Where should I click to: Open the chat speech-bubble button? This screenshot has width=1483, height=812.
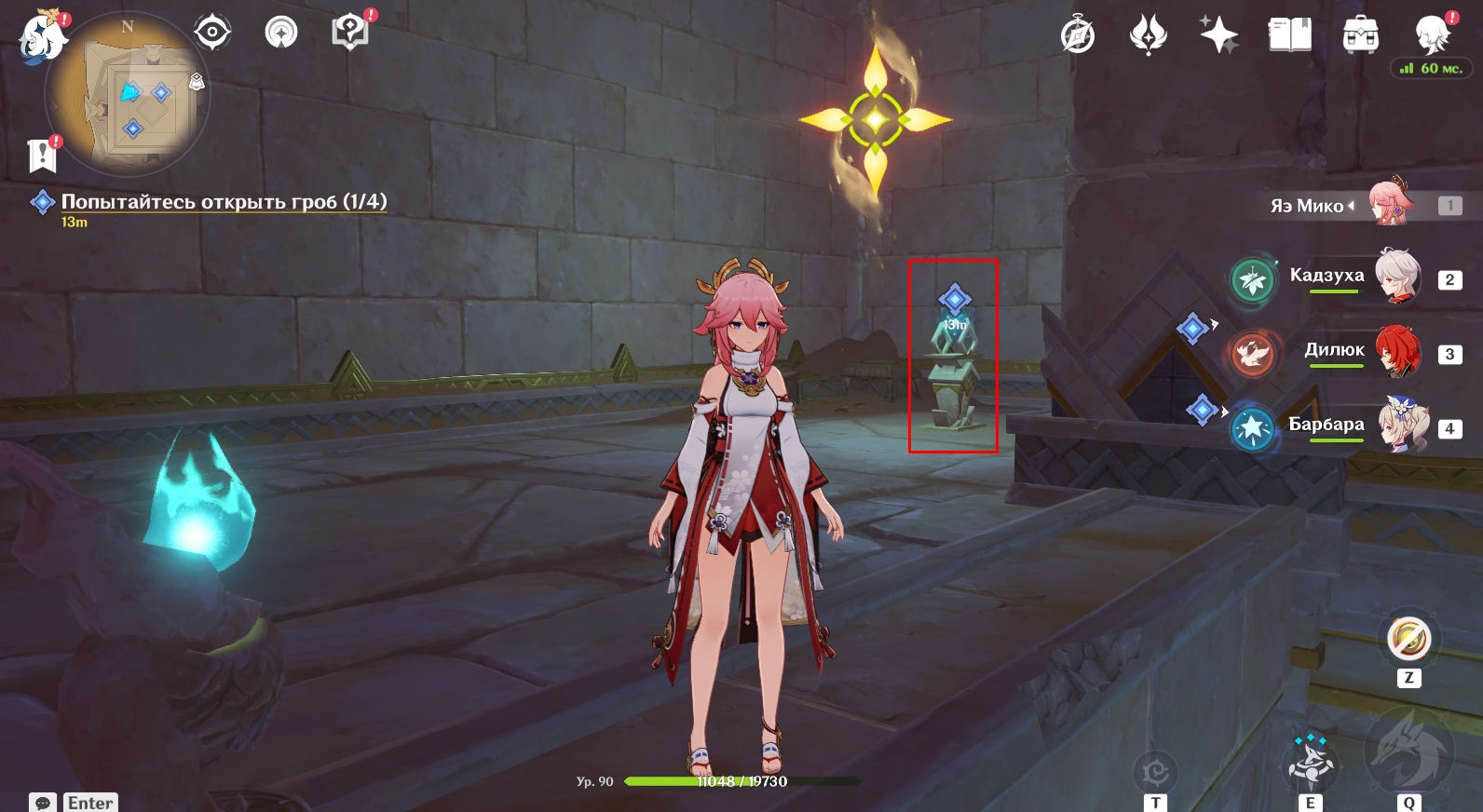coord(43,803)
